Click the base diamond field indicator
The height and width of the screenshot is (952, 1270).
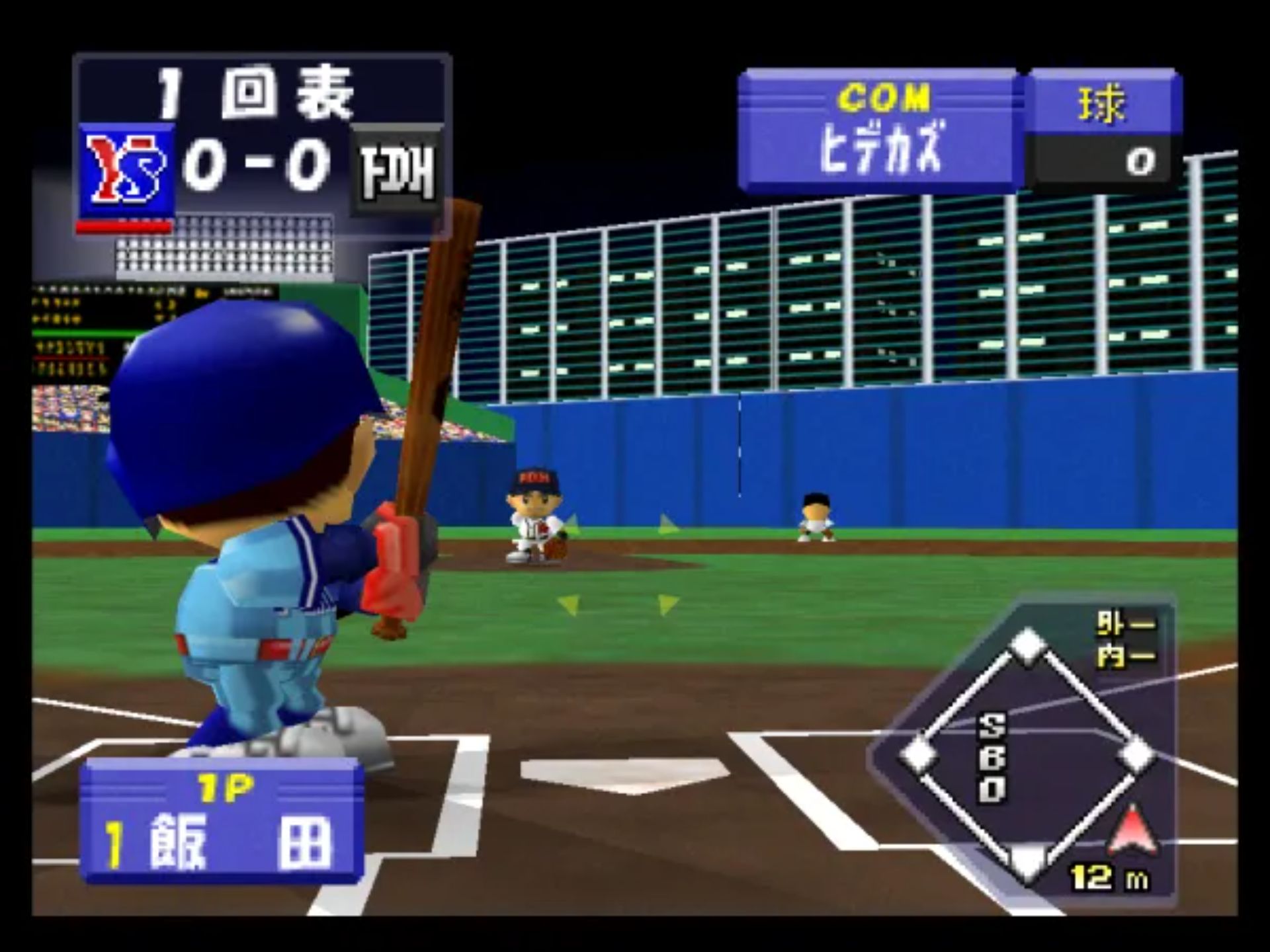[1026, 754]
